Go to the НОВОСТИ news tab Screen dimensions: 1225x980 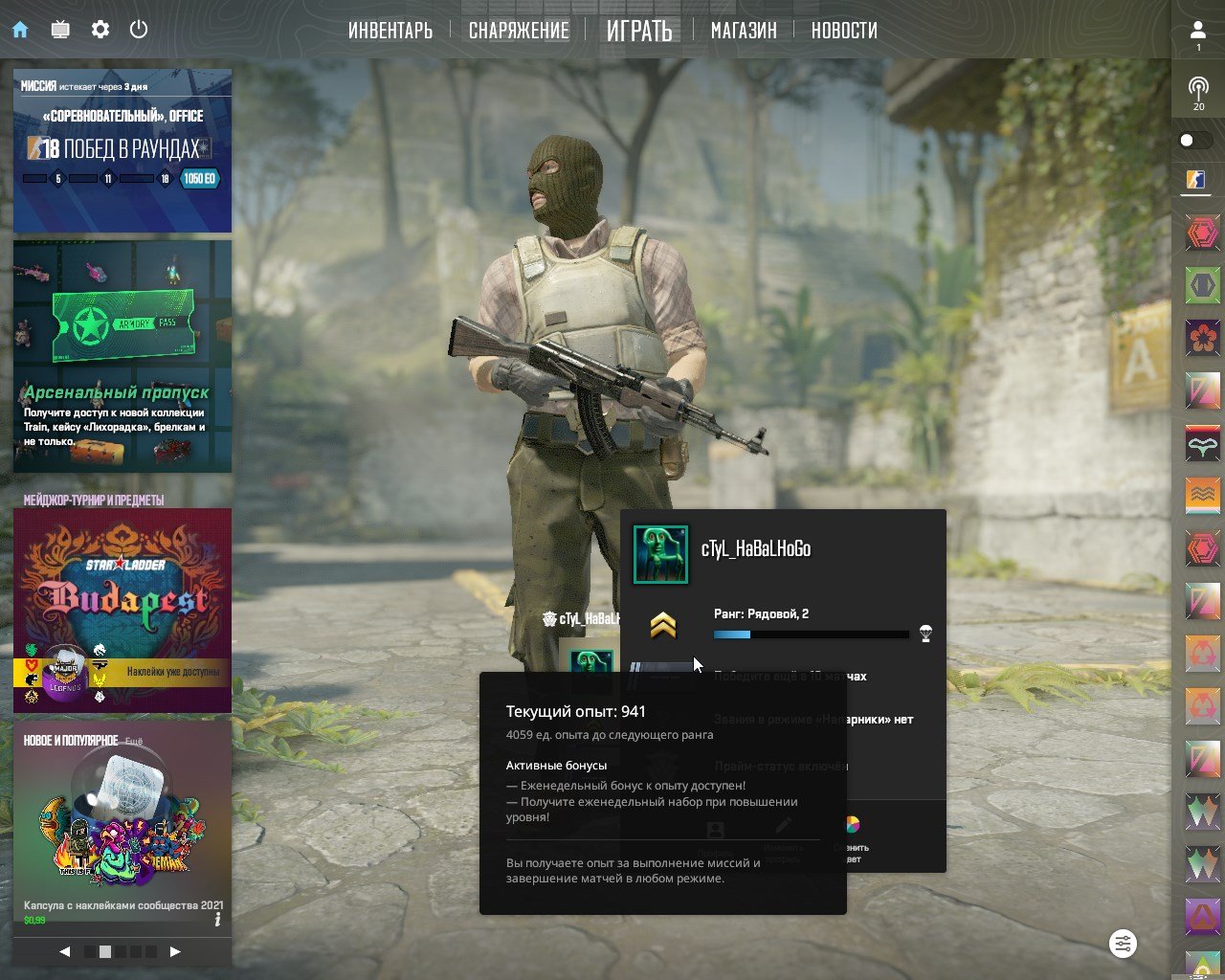[x=844, y=31]
